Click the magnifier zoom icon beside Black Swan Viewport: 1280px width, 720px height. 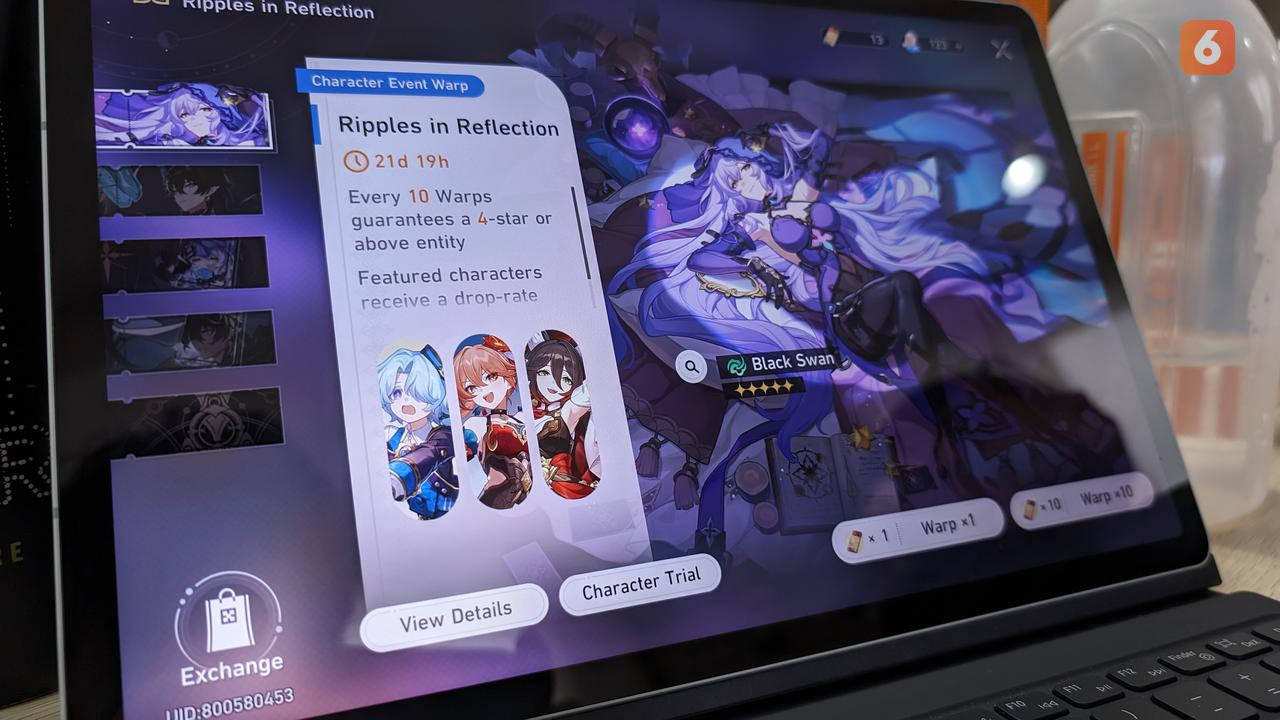(x=690, y=367)
